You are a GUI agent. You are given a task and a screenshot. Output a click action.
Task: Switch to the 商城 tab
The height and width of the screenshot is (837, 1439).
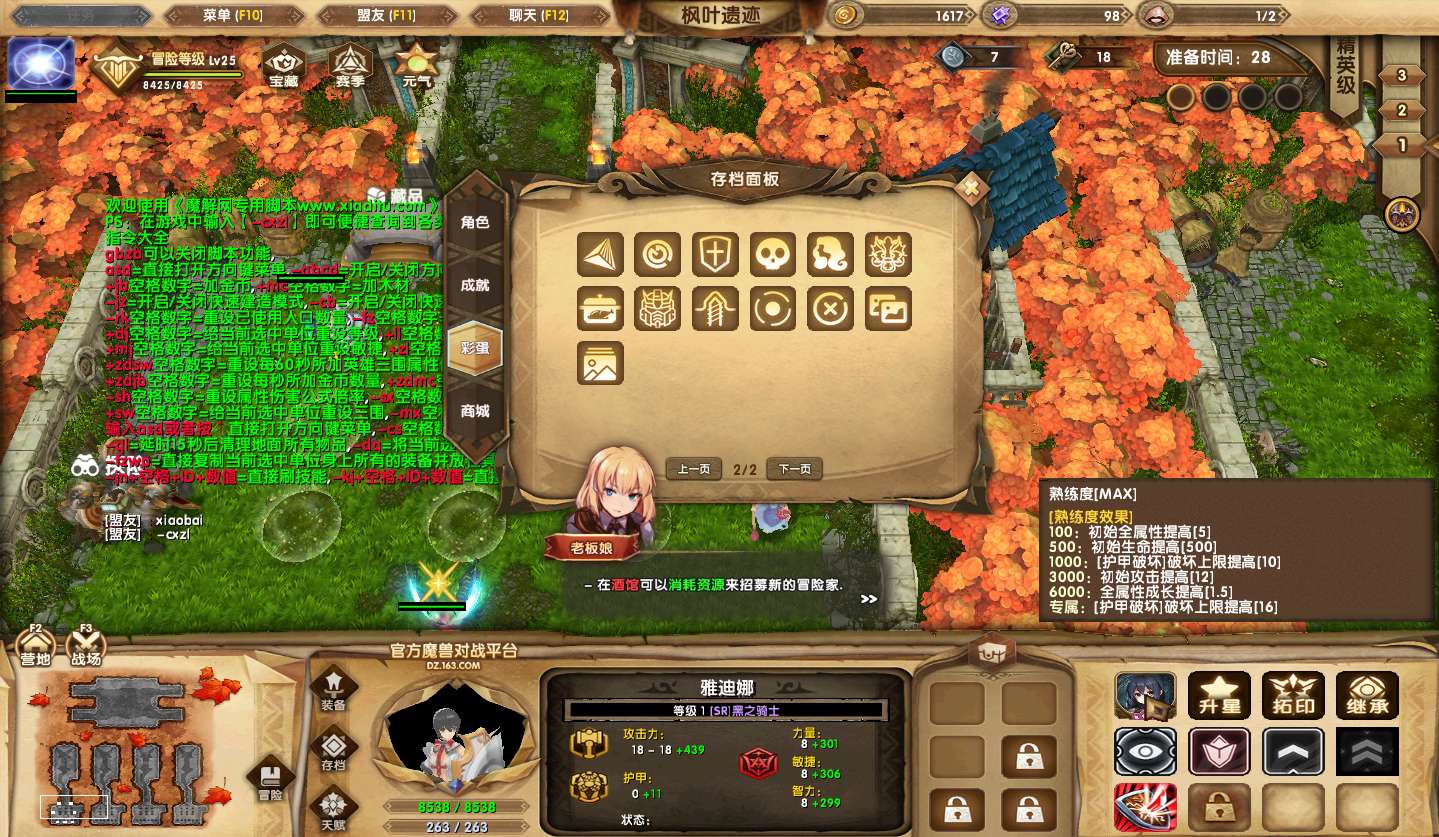click(x=475, y=411)
